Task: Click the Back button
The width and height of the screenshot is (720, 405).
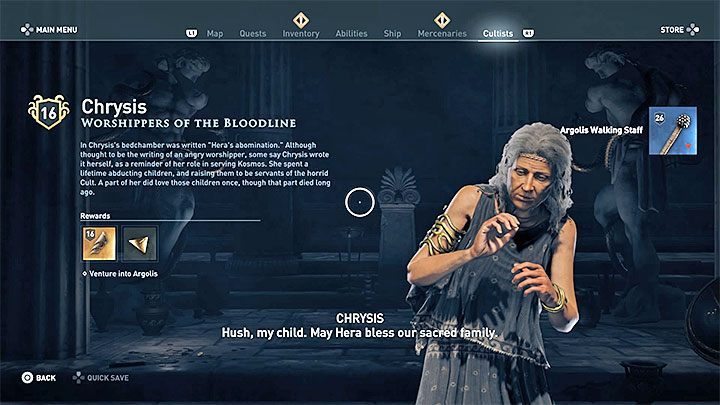Action: click(x=39, y=378)
